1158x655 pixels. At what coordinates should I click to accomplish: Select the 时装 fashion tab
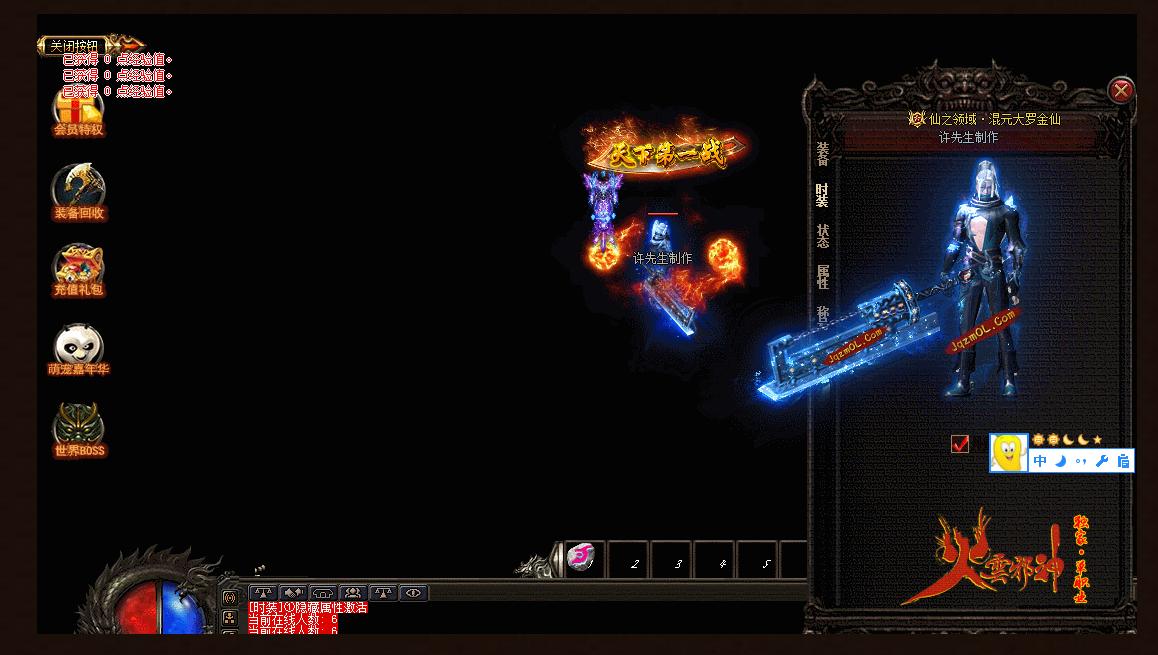tap(822, 194)
